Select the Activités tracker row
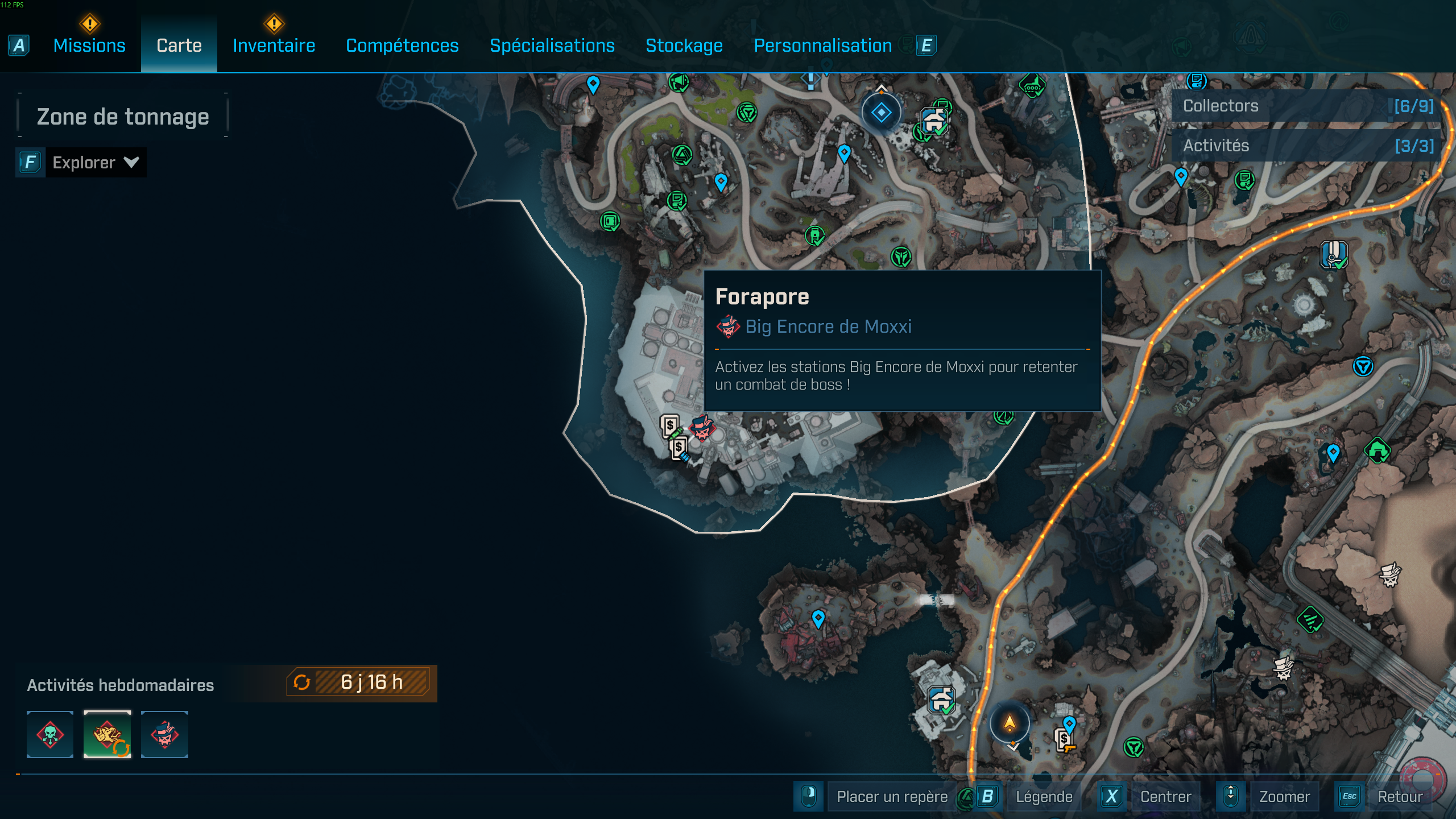Screen dimensions: 1456x819 point(1306,146)
